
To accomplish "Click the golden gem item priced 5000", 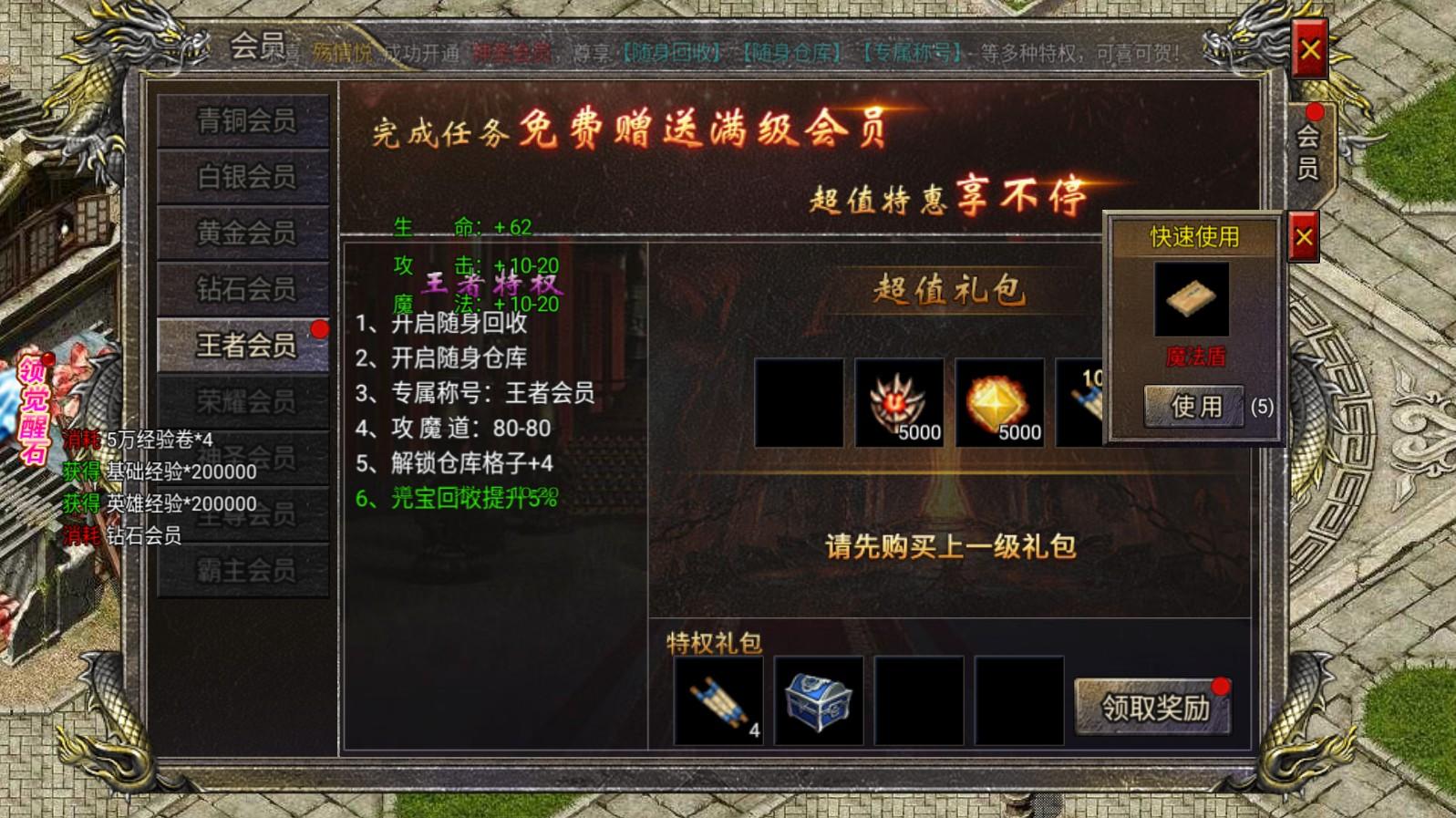I will (x=999, y=403).
